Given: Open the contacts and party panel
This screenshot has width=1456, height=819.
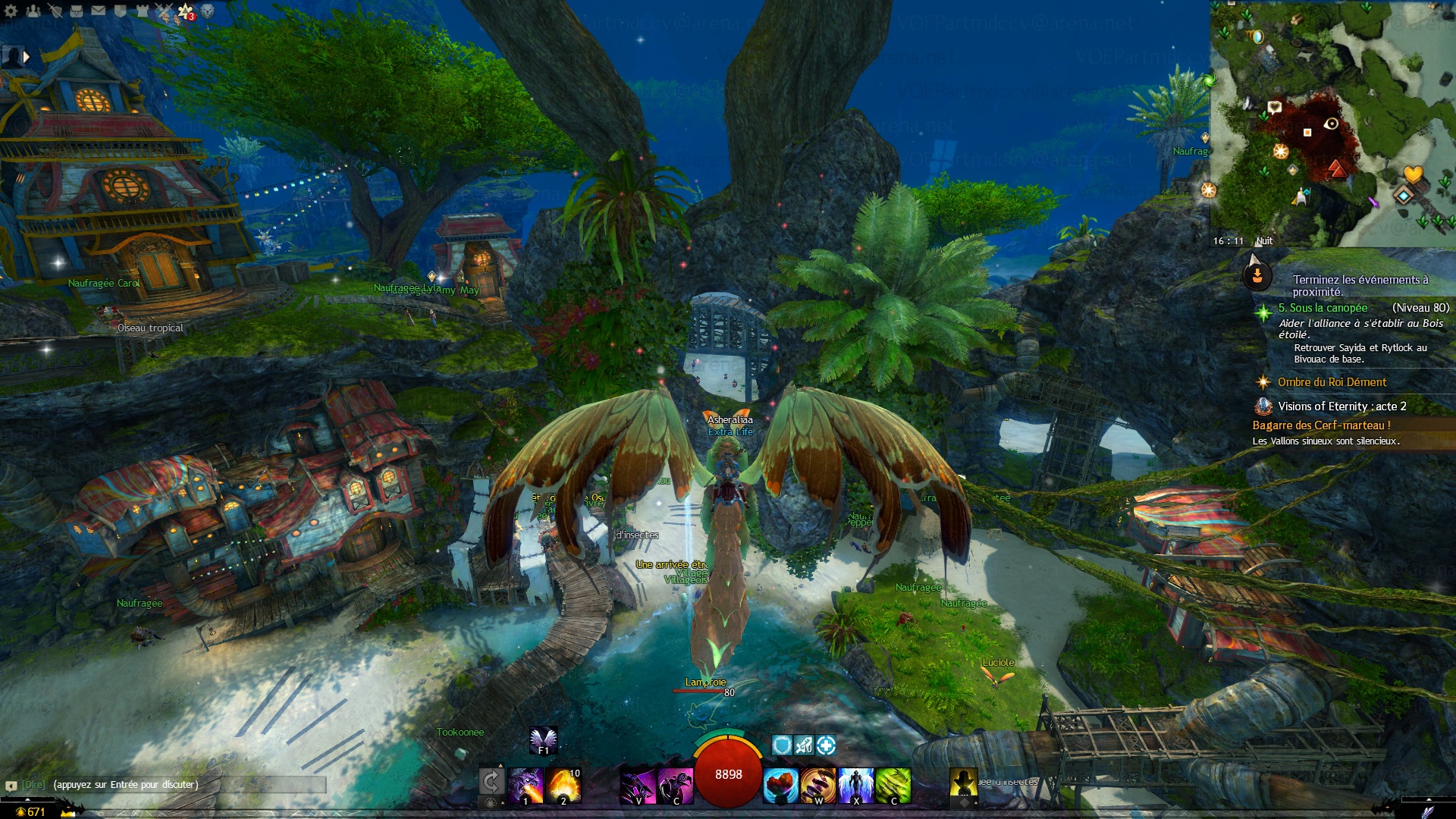Looking at the screenshot, I should [33, 11].
